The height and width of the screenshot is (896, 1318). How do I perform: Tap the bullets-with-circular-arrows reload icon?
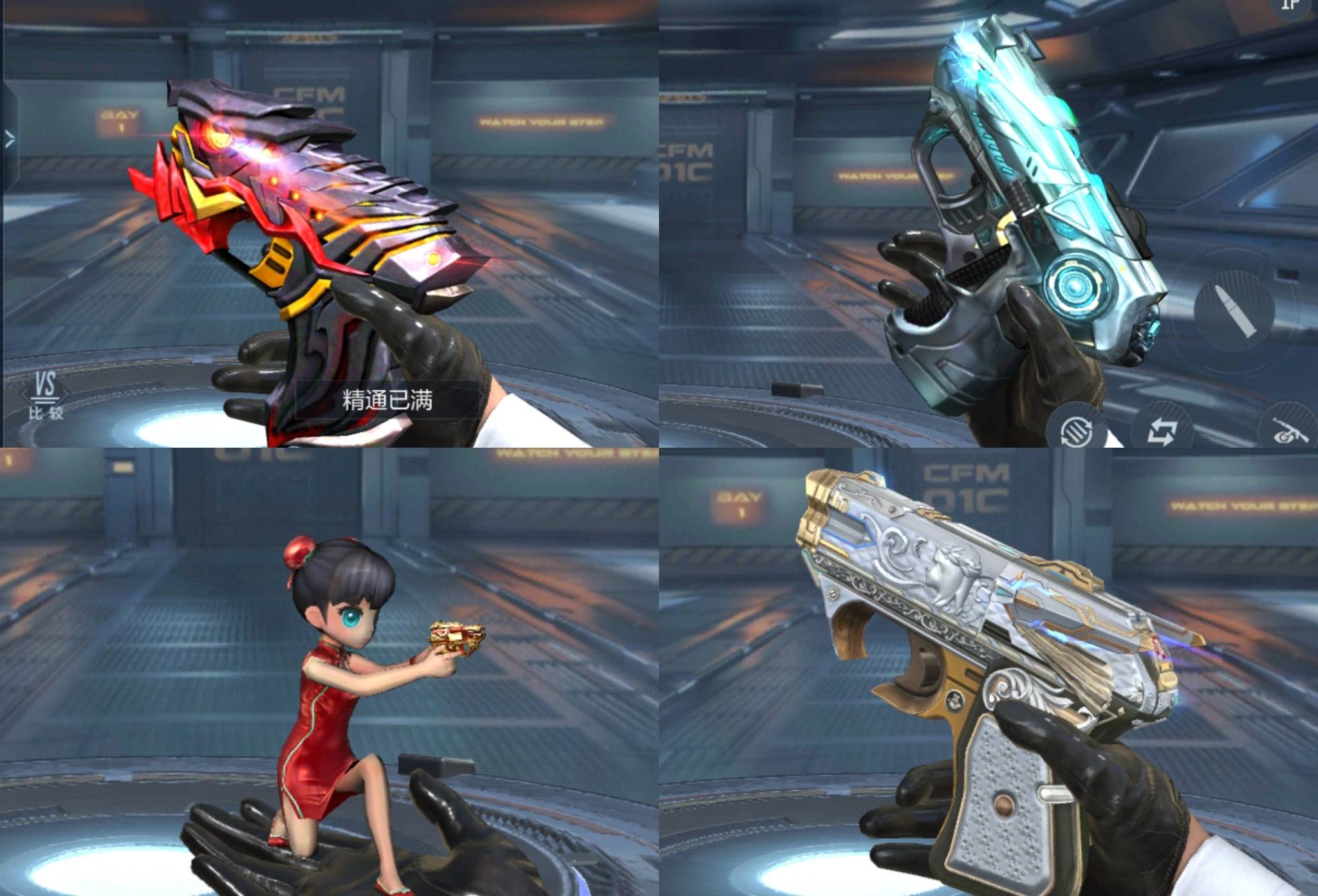click(x=1075, y=428)
